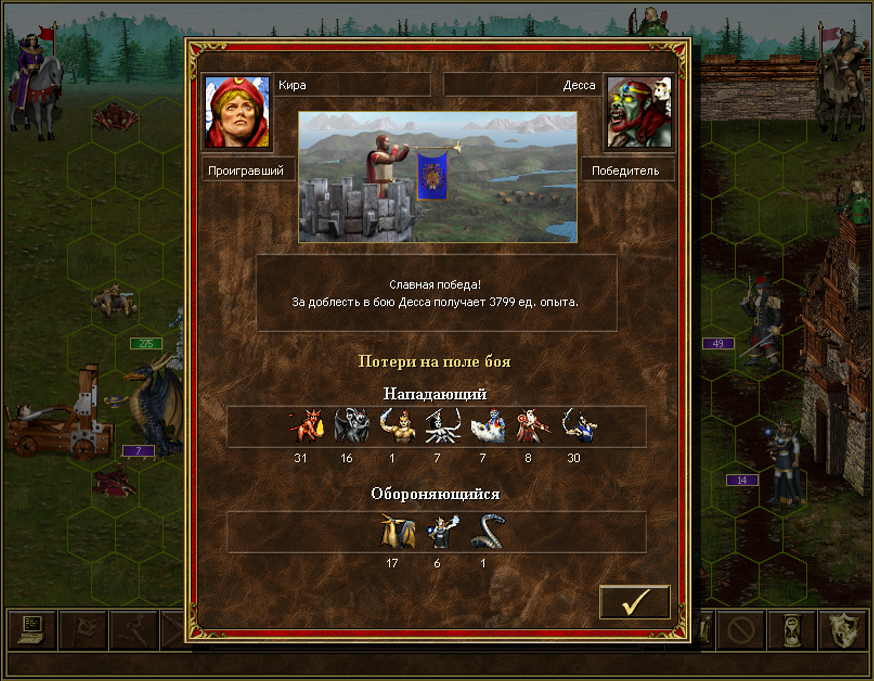Click the retreat running-figure button

point(134,630)
